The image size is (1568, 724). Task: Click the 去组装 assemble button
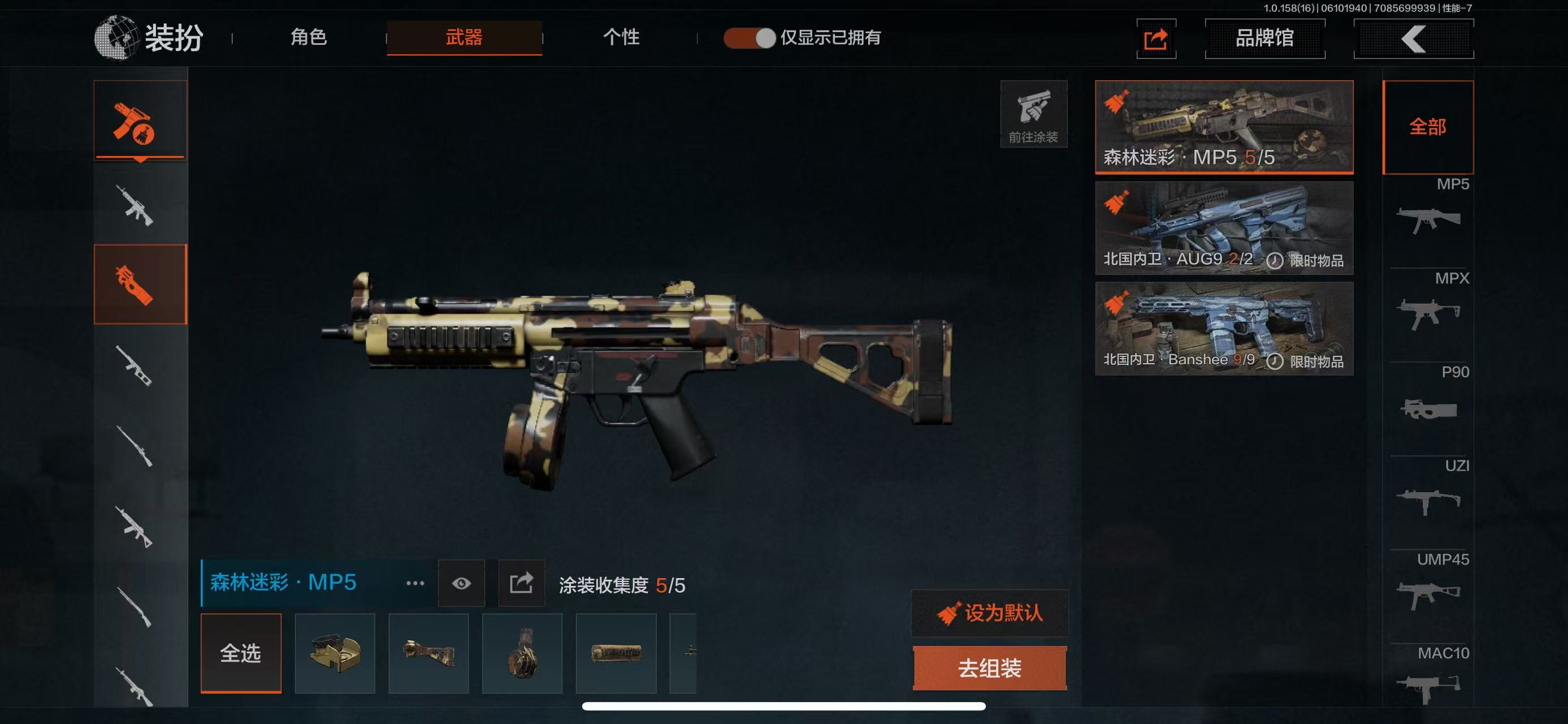point(989,668)
